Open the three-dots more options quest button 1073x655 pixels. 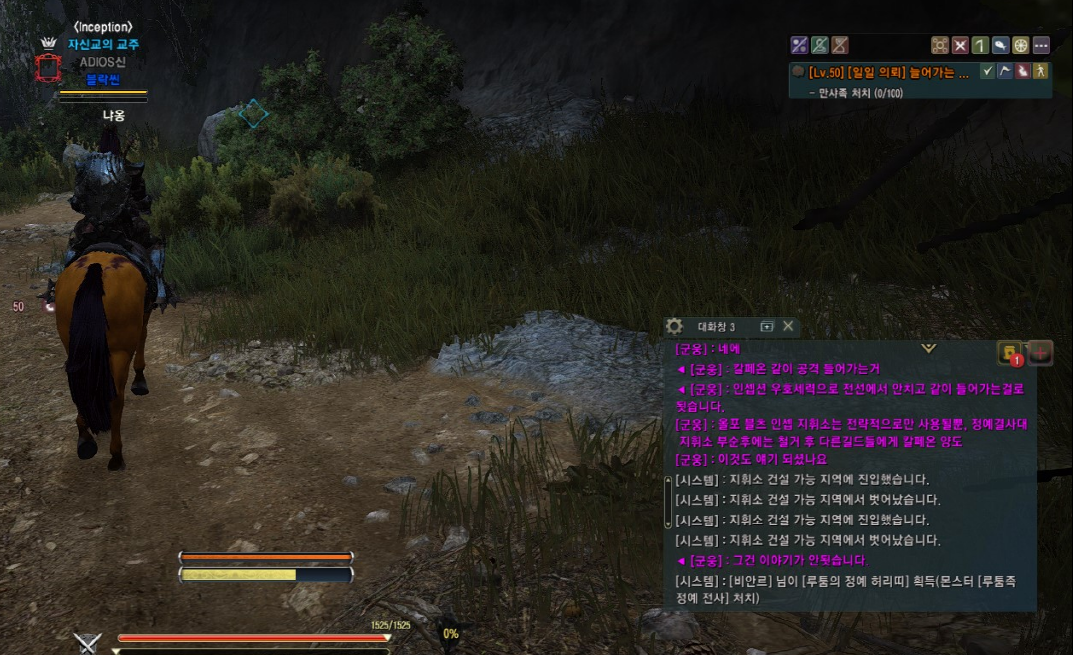tap(1041, 45)
